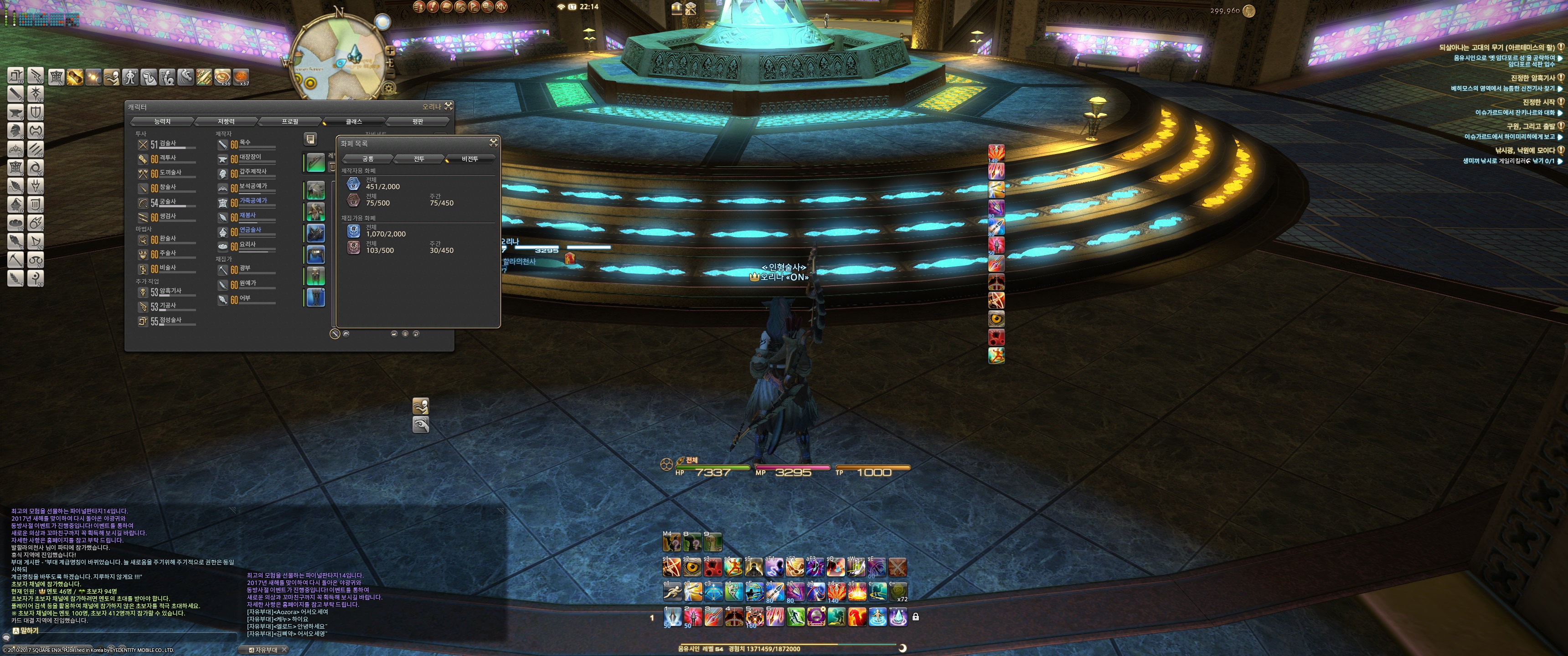Toggle the hotbar lock padlock

click(x=915, y=617)
